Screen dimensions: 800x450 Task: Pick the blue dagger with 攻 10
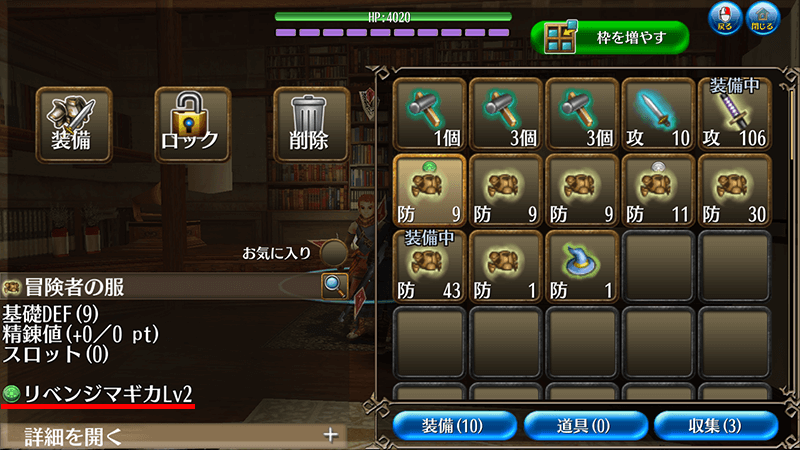pos(657,113)
